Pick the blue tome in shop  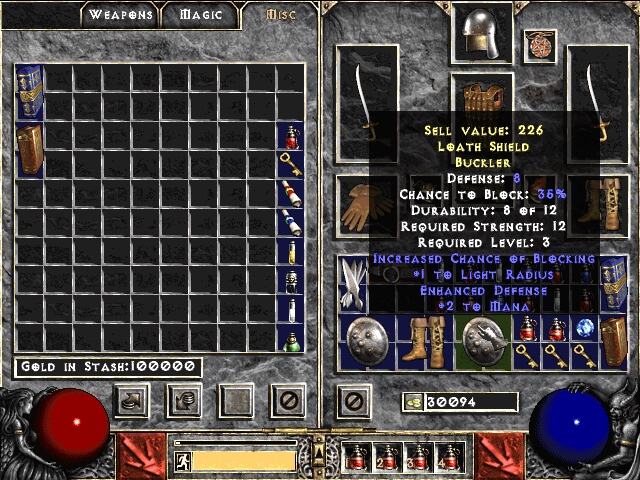(29, 92)
